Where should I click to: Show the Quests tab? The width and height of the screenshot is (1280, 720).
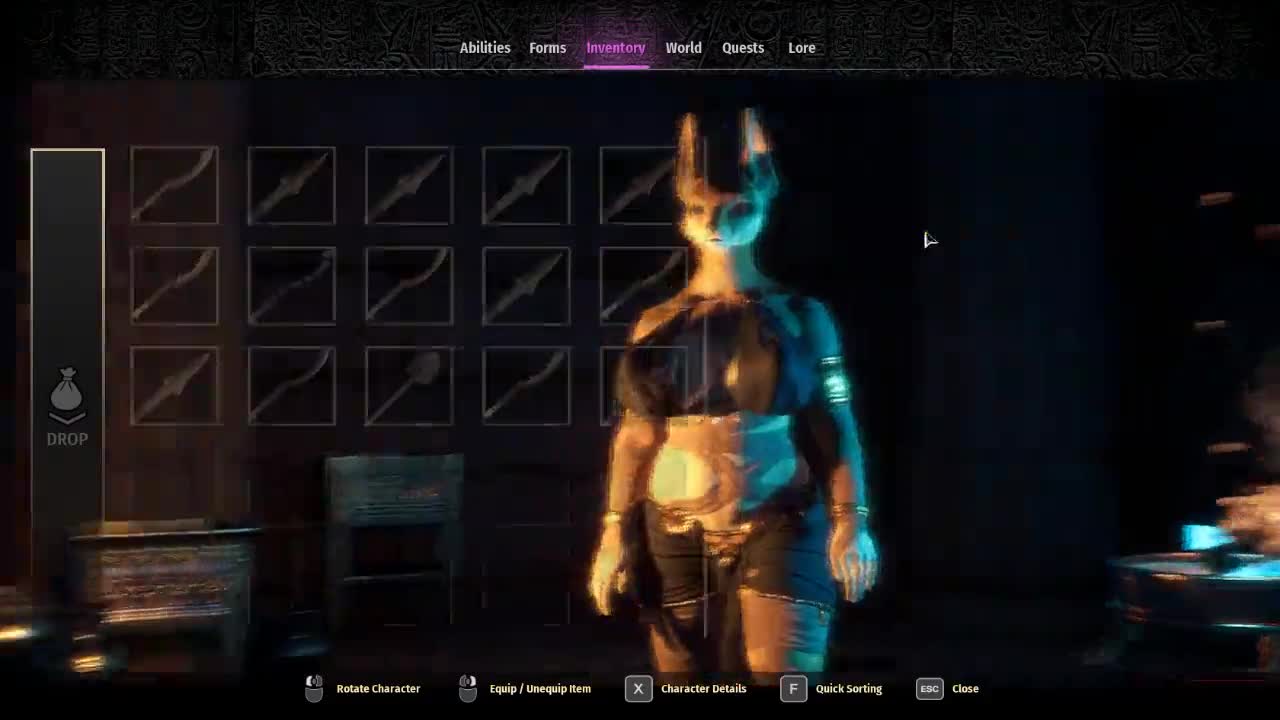tap(742, 48)
